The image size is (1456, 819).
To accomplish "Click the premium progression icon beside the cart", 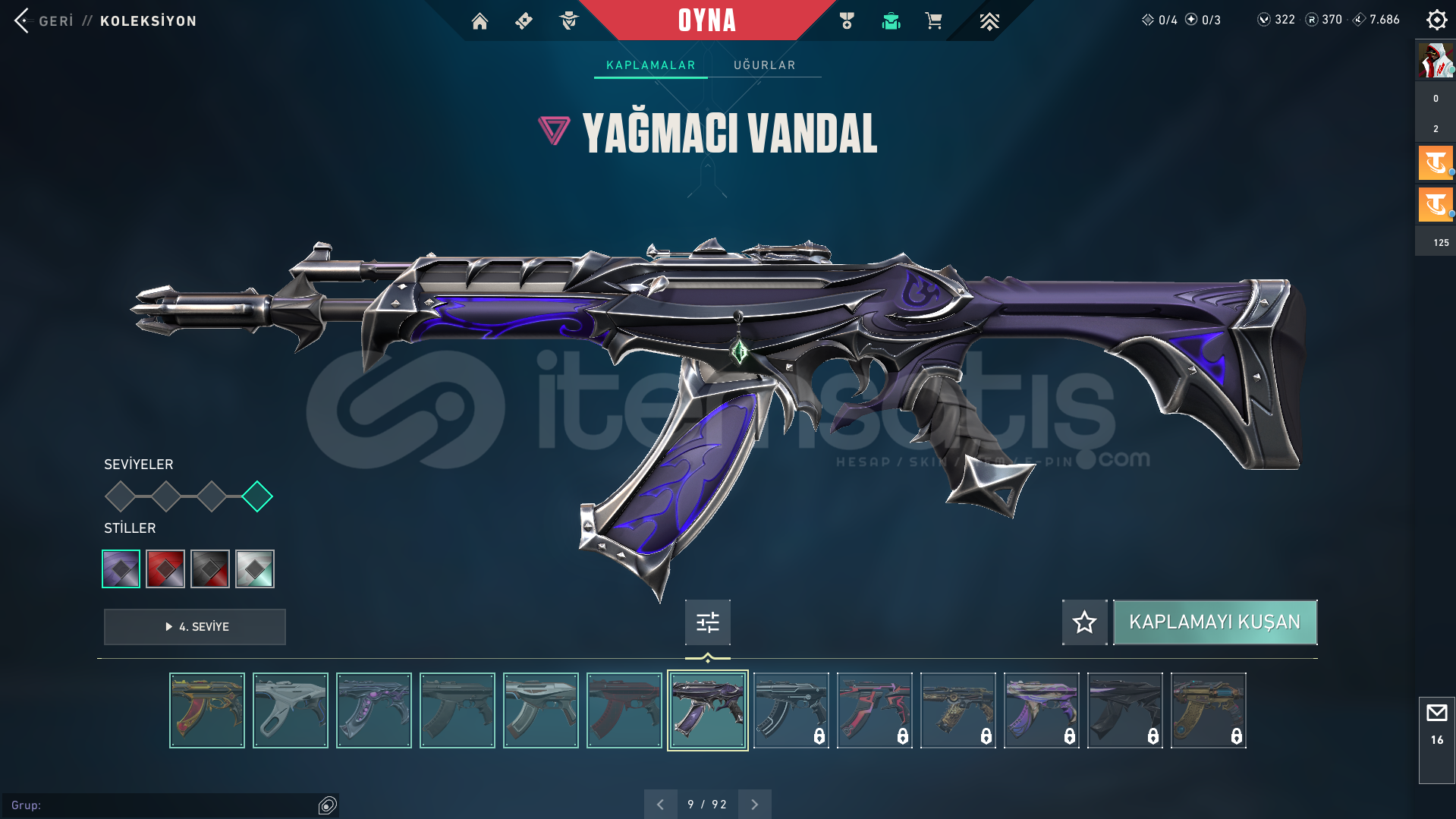I will pos(989,20).
